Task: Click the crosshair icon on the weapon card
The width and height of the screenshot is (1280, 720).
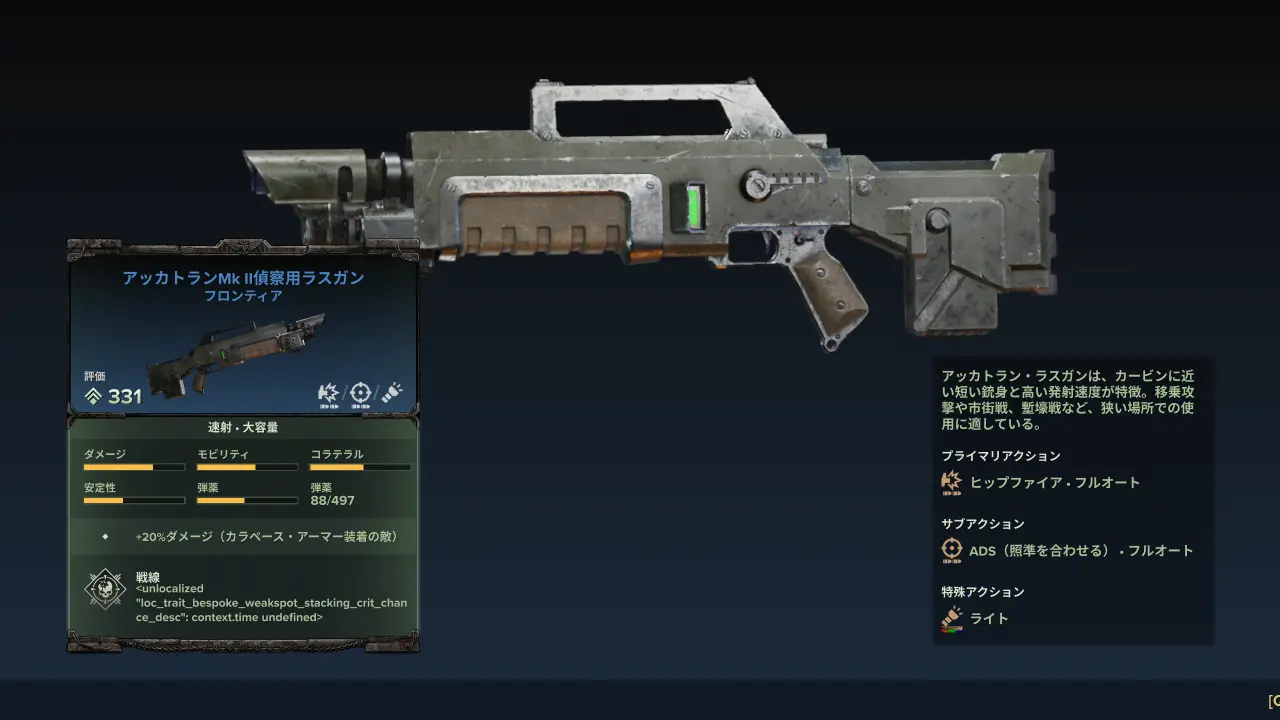Action: tap(360, 392)
